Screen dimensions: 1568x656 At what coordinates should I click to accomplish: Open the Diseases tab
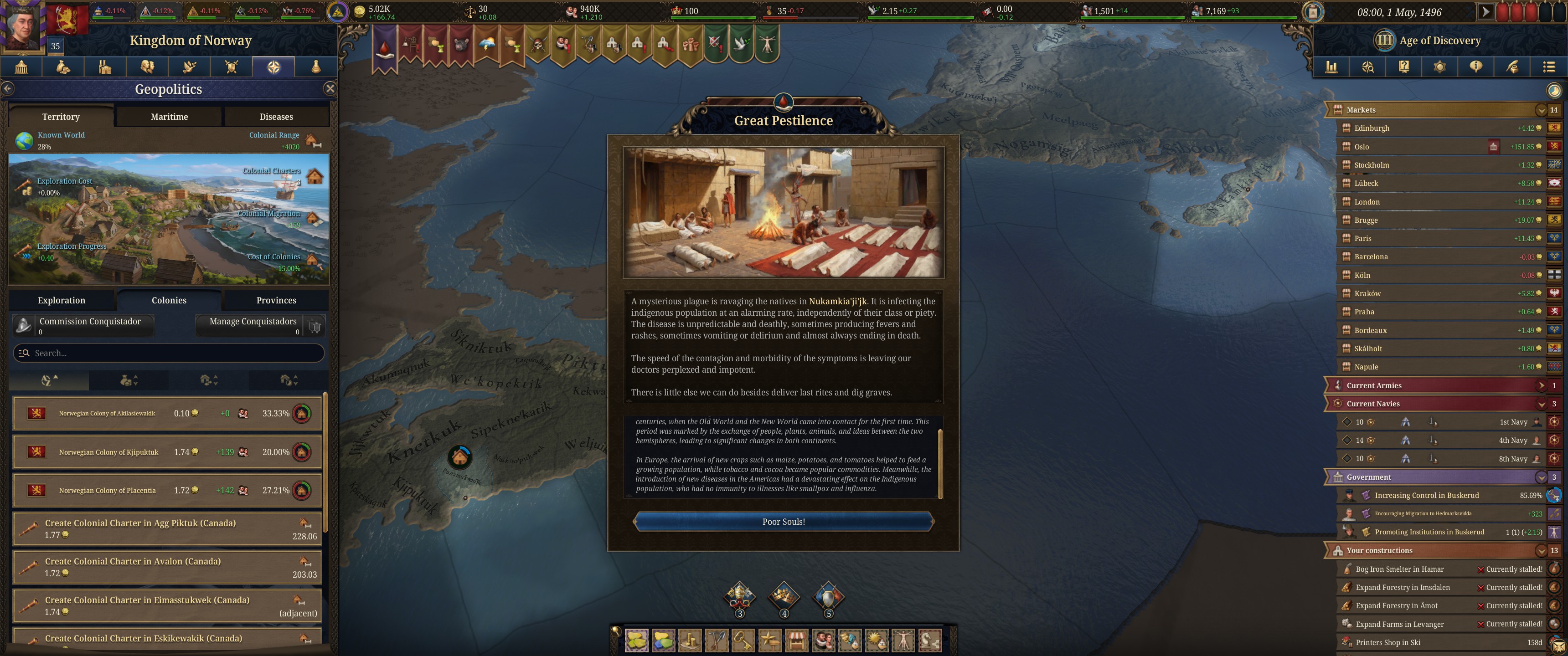pos(276,116)
